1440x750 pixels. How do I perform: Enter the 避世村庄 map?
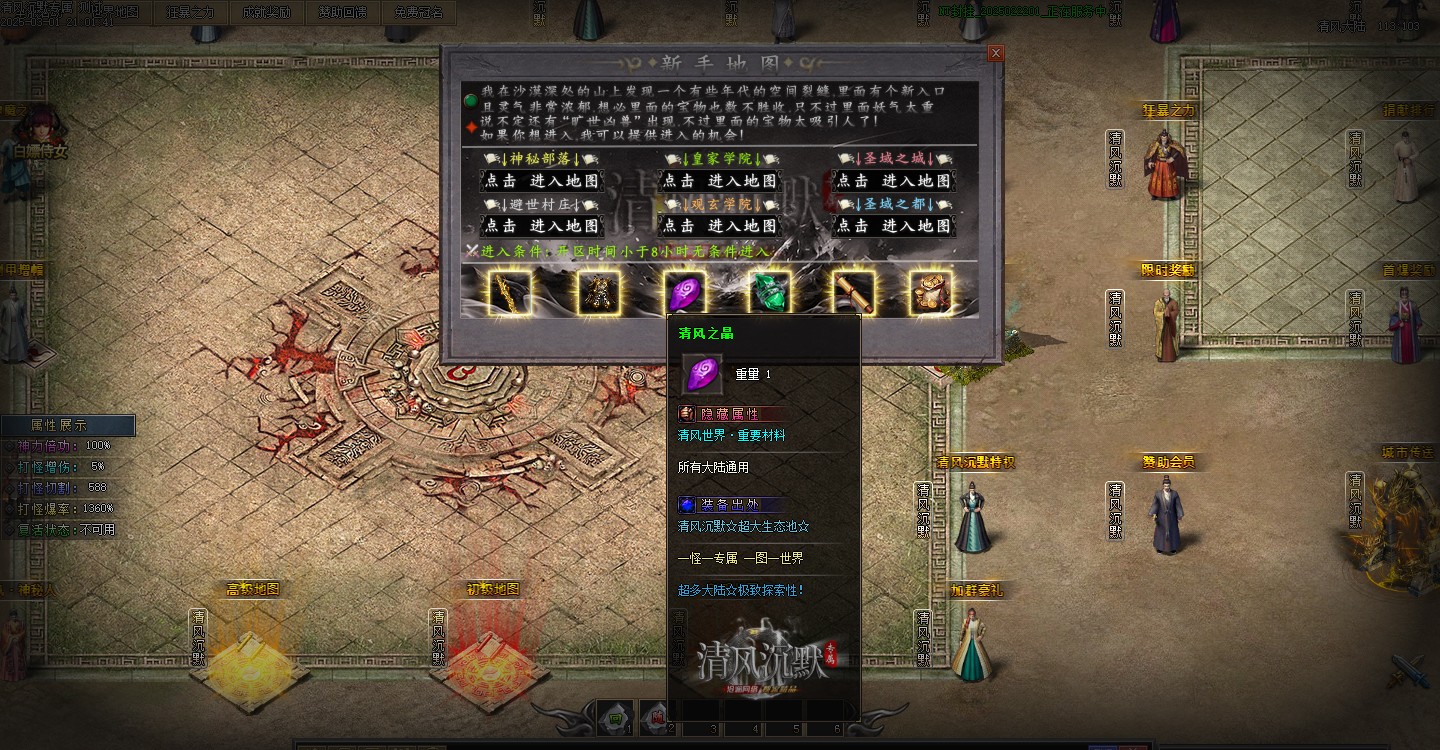coord(541,226)
